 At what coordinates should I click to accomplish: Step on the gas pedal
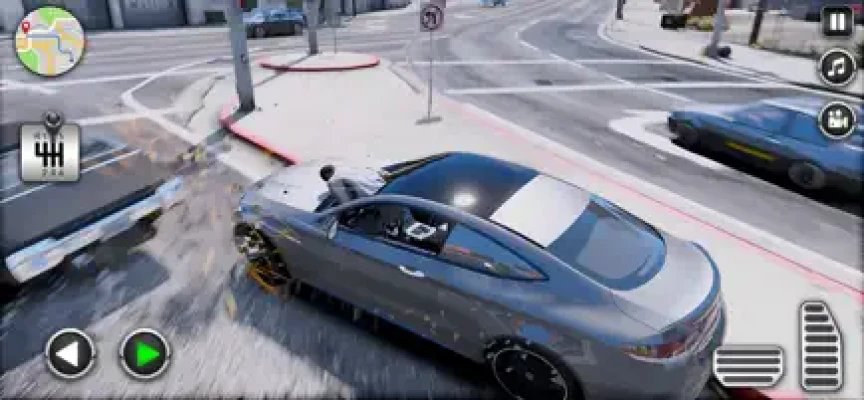(x=820, y=346)
